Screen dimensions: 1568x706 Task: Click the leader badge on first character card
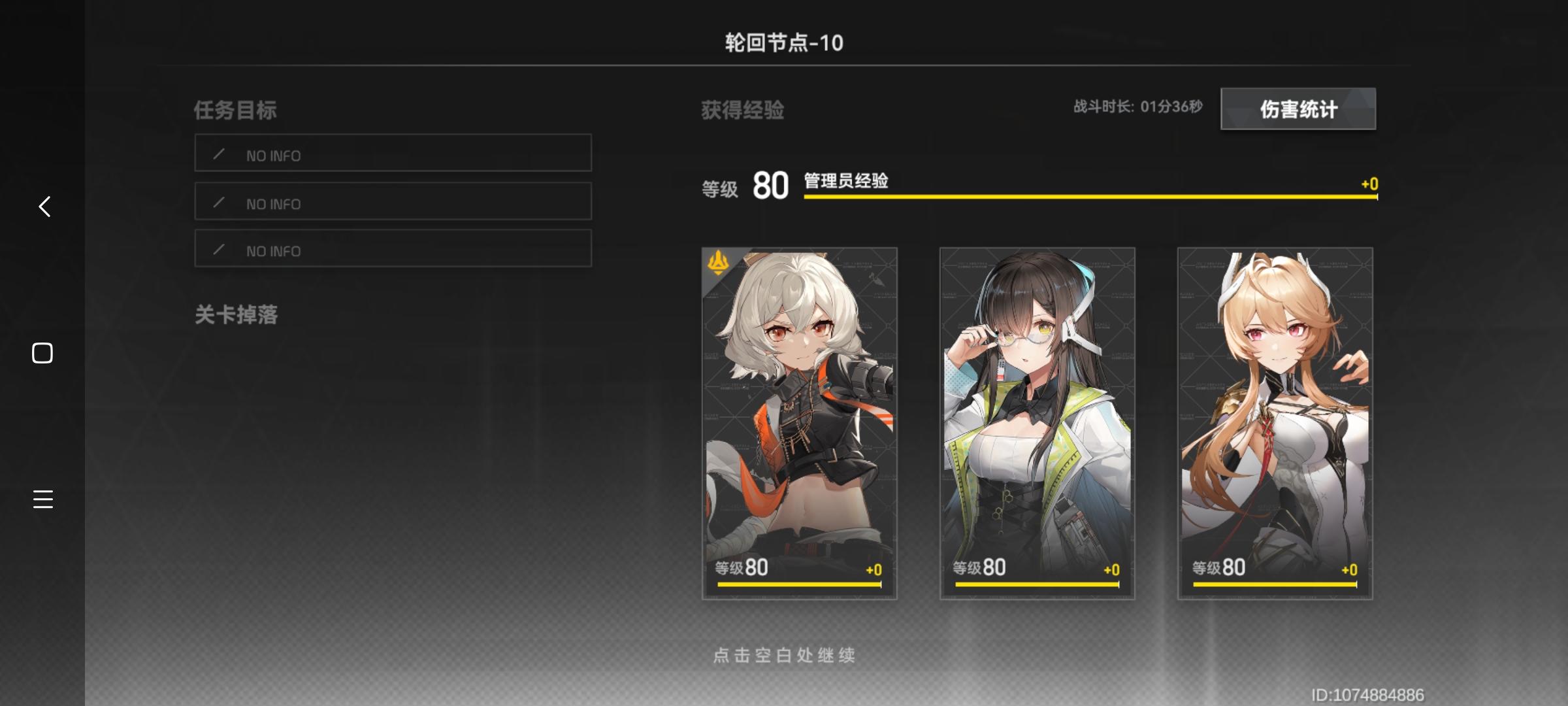[717, 263]
